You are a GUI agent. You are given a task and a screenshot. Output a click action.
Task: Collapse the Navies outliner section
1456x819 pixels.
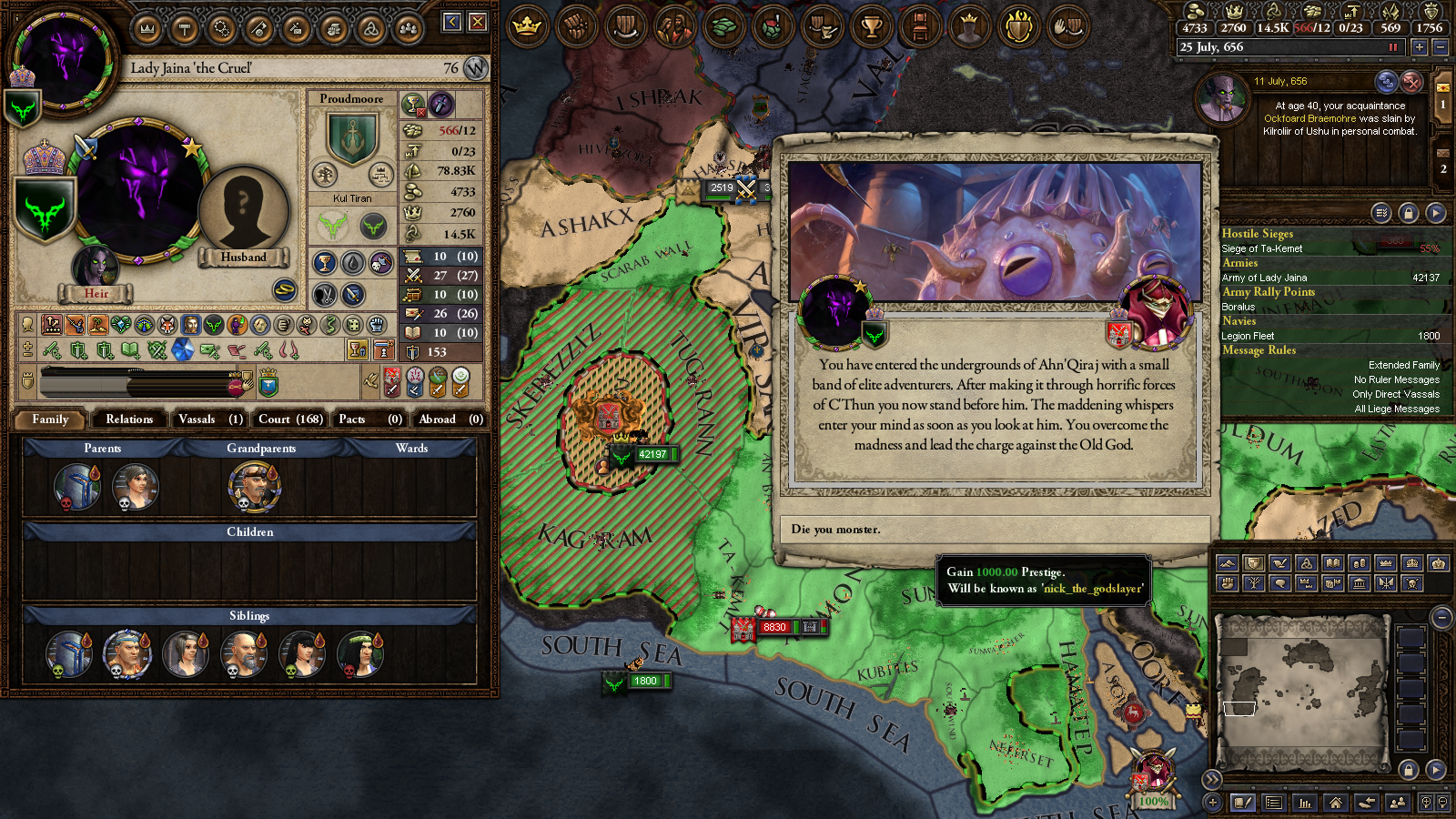coord(1239,321)
